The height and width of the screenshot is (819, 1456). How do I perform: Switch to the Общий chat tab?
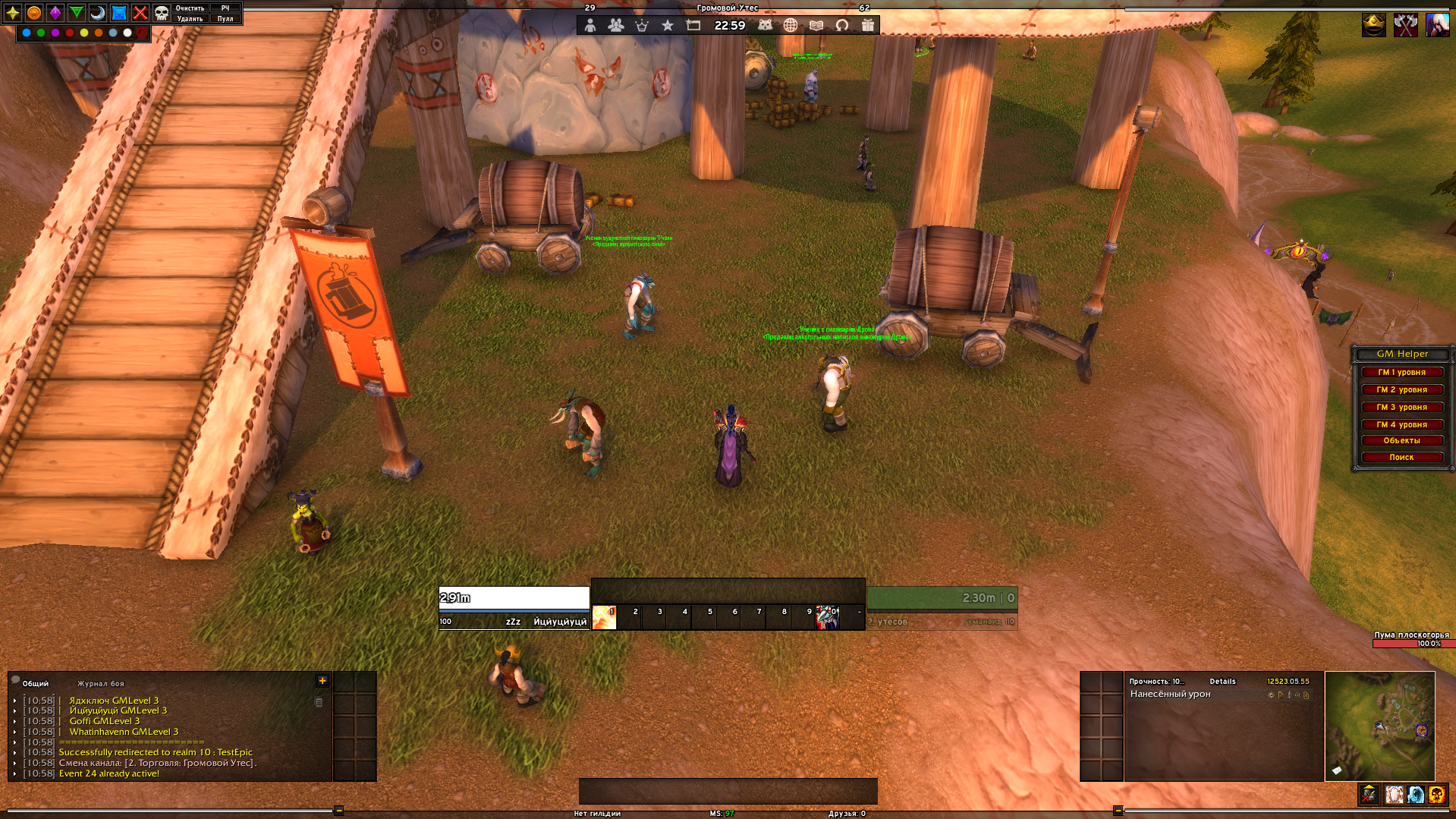[35, 684]
